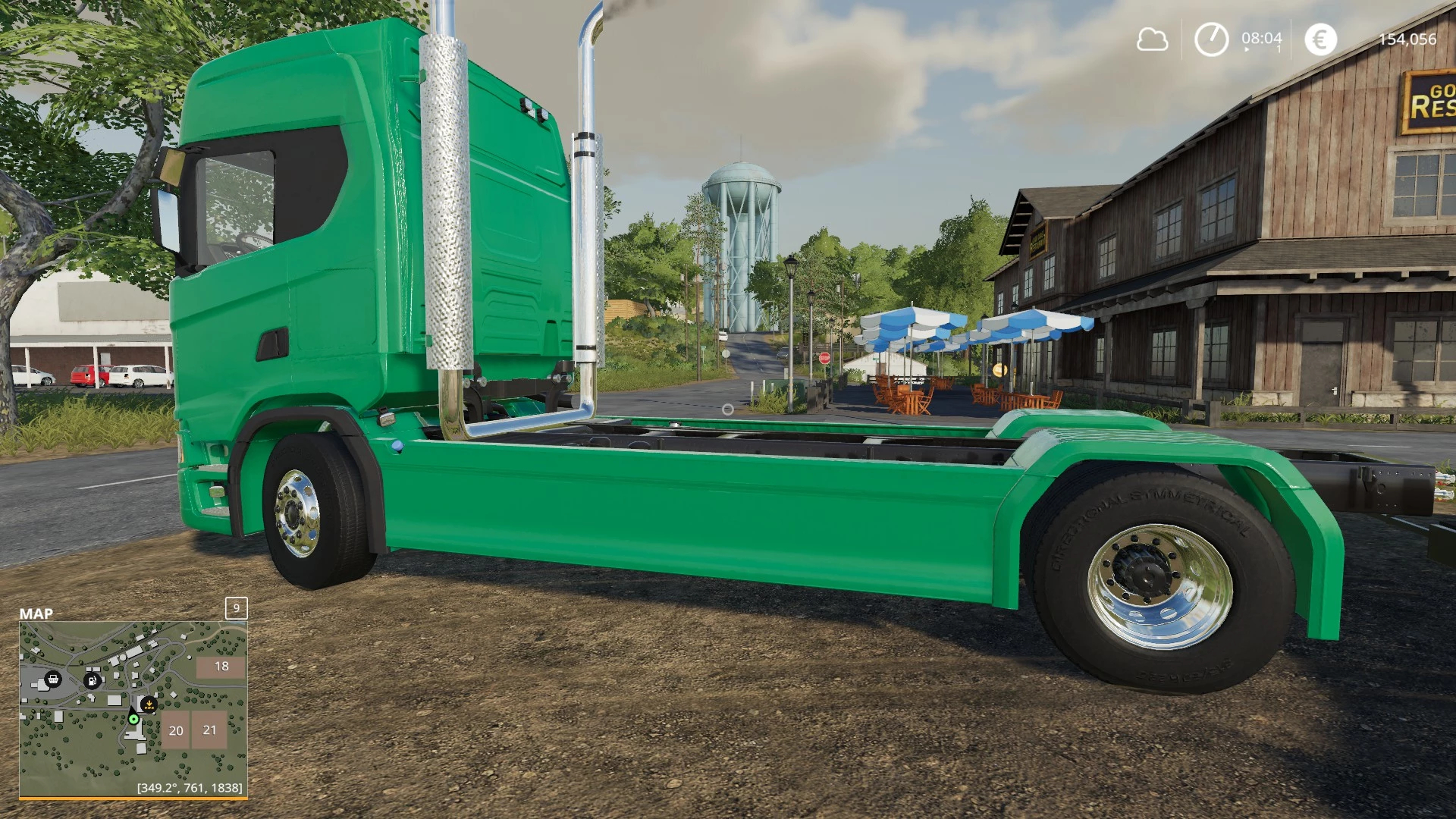Click the yellow unloading point marker
This screenshot has width=1456, height=819.
click(149, 704)
